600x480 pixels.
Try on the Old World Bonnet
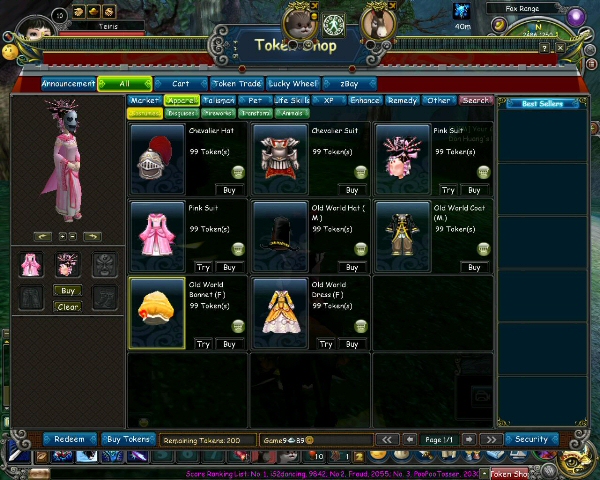[x=203, y=344]
